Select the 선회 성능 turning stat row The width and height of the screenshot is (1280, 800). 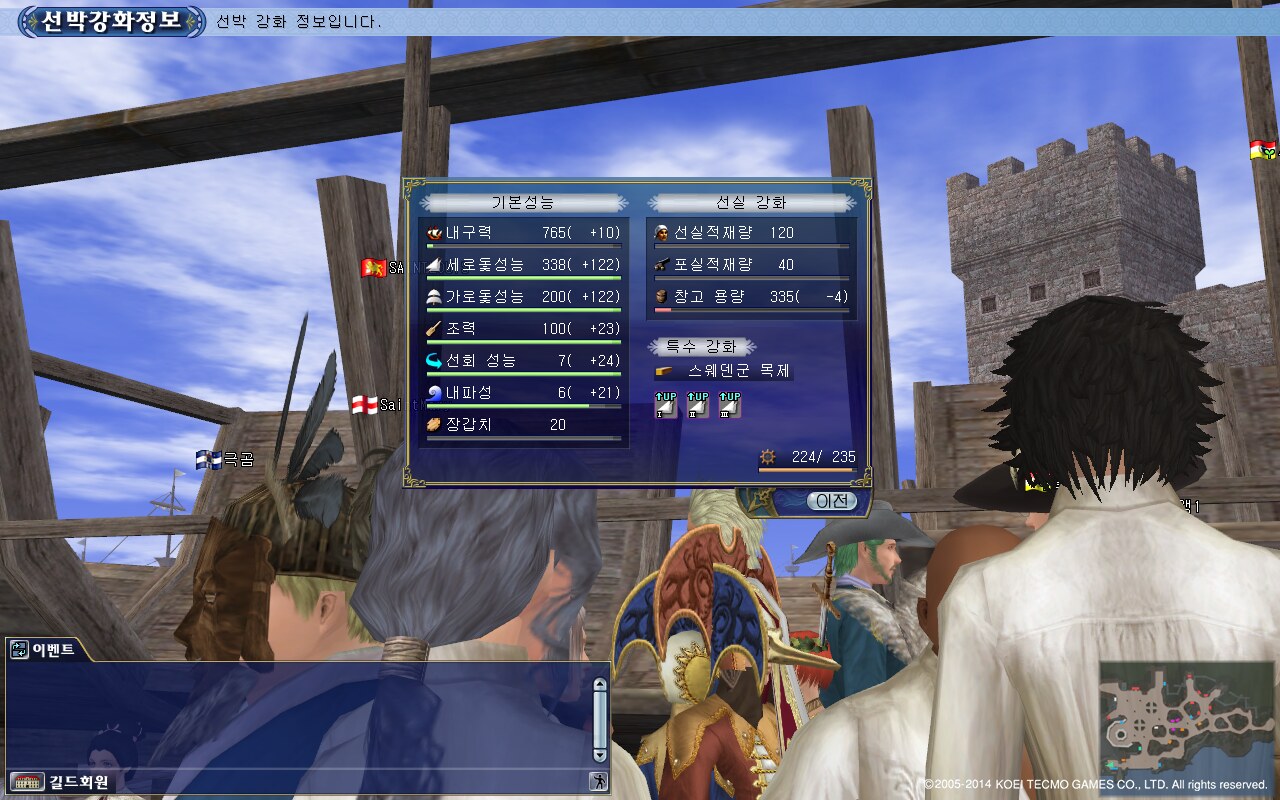point(523,362)
